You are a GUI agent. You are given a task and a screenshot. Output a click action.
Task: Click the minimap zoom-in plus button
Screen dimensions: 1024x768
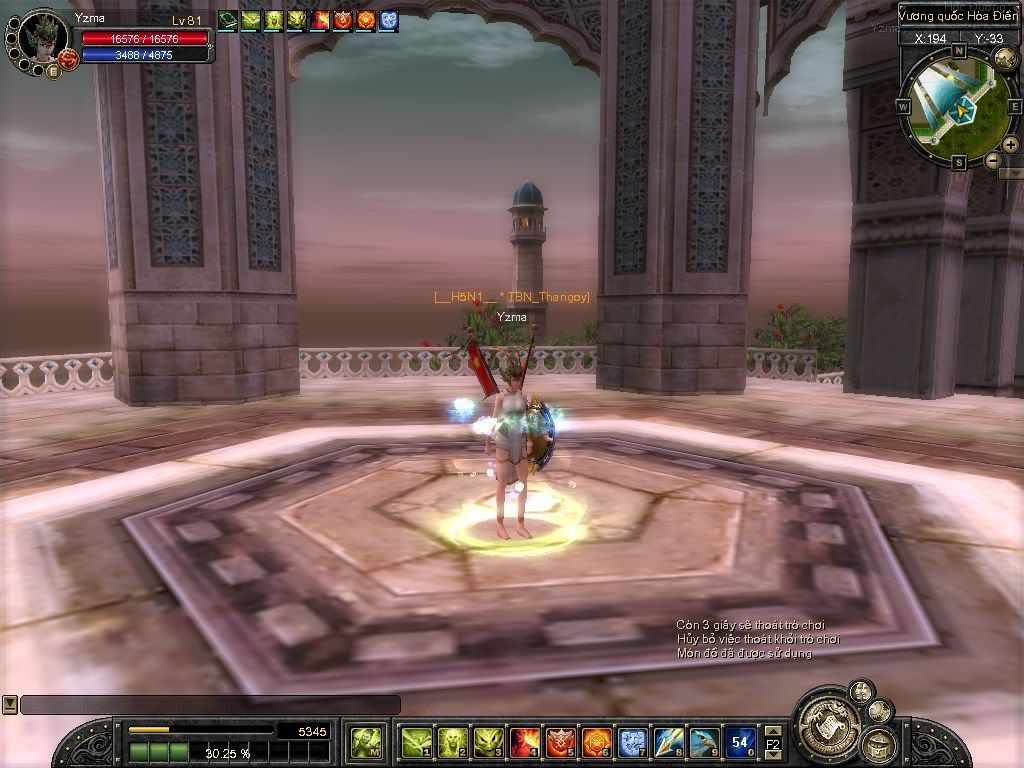point(1010,145)
